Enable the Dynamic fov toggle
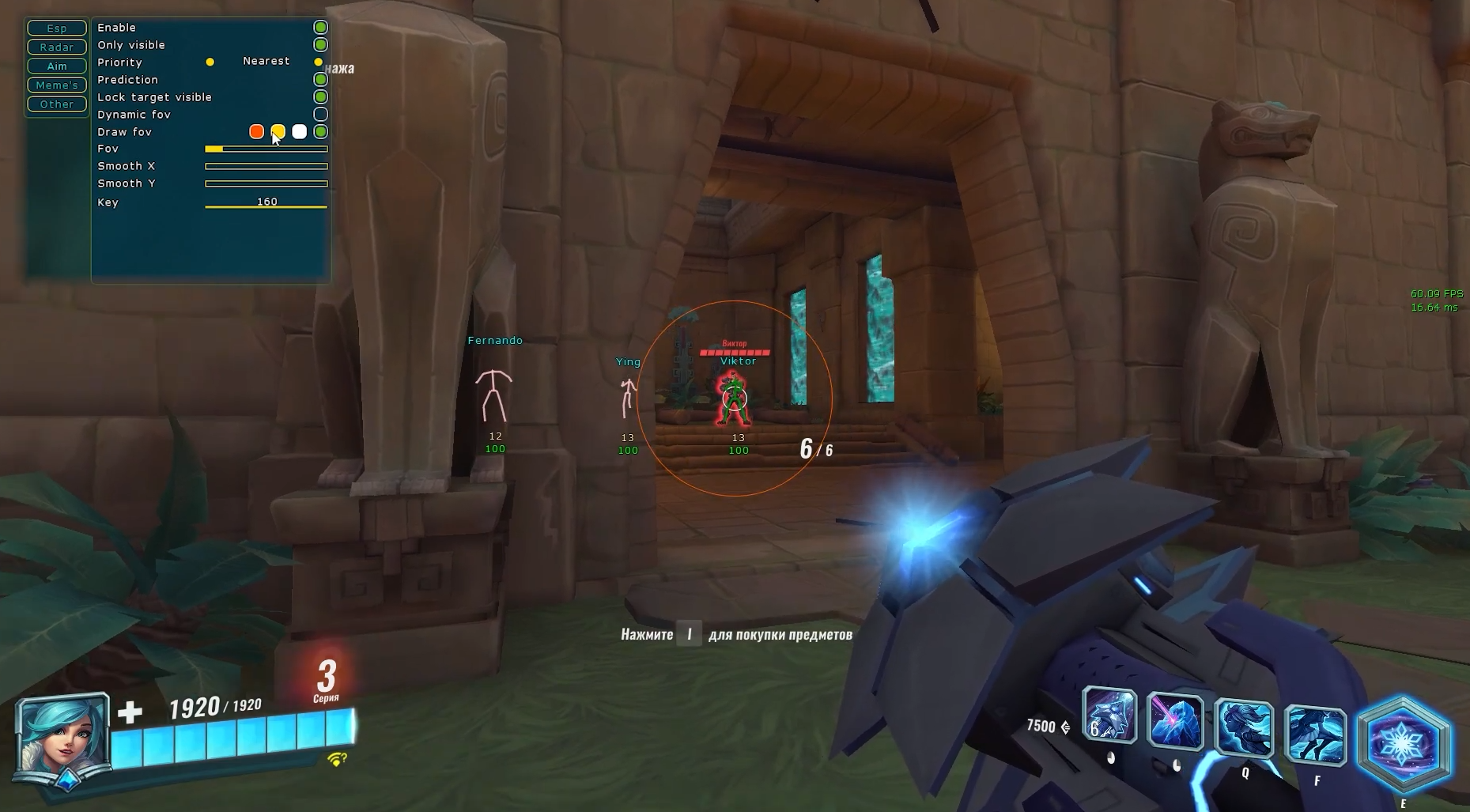The width and height of the screenshot is (1470, 812). tap(320, 115)
